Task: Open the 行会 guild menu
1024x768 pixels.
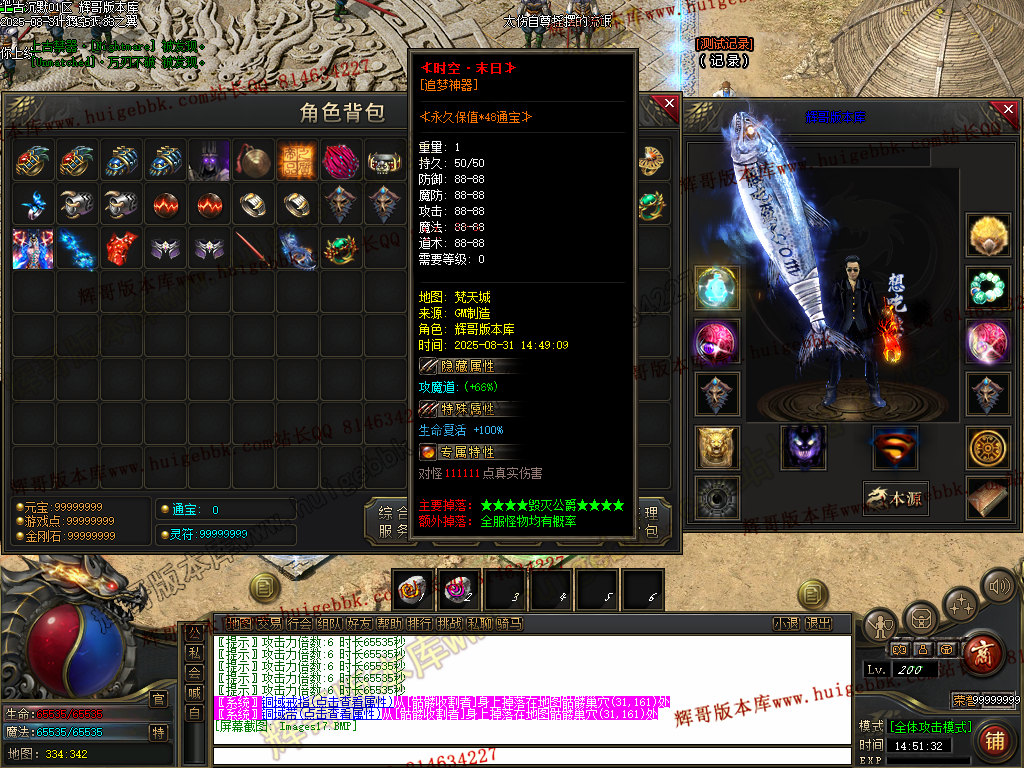Action: 299,624
